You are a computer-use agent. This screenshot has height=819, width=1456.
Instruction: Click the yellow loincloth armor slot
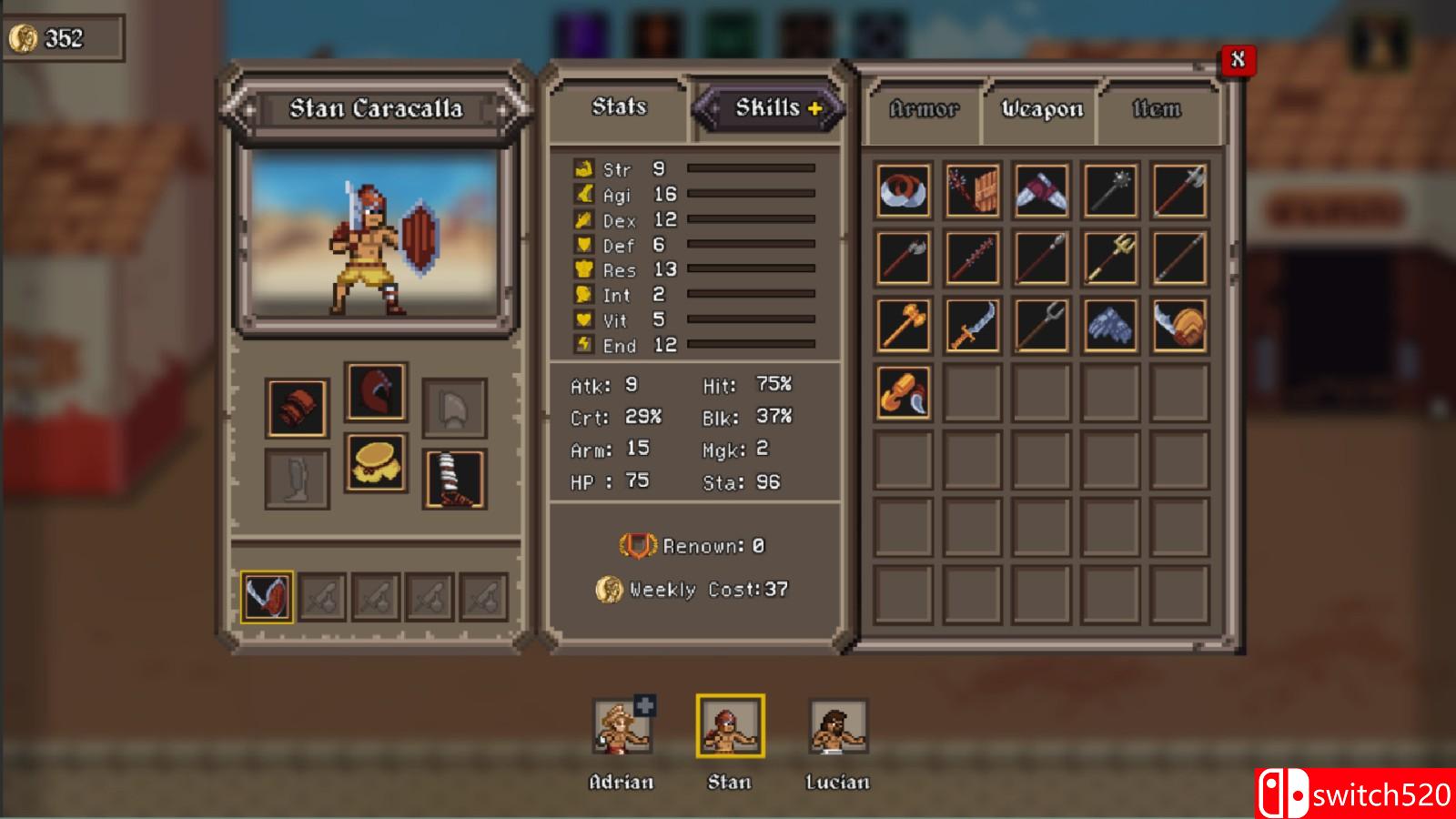[376, 466]
